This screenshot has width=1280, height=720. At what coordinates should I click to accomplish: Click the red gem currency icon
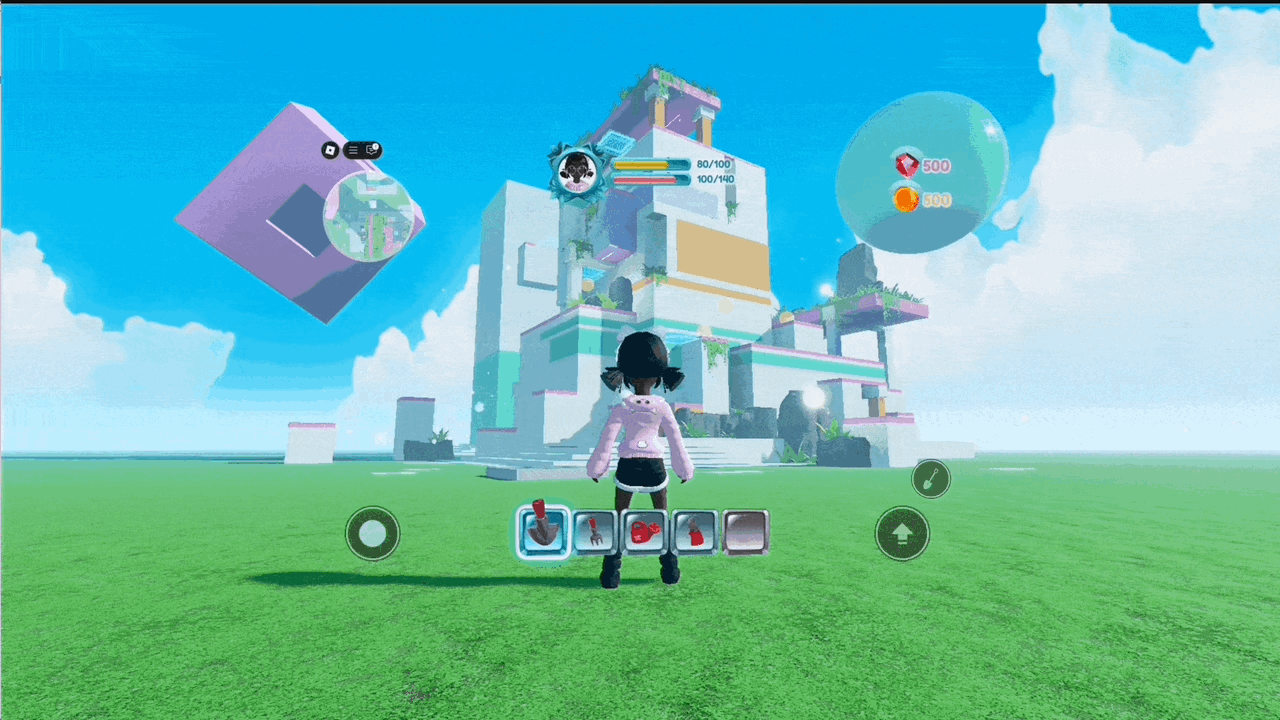tap(907, 165)
